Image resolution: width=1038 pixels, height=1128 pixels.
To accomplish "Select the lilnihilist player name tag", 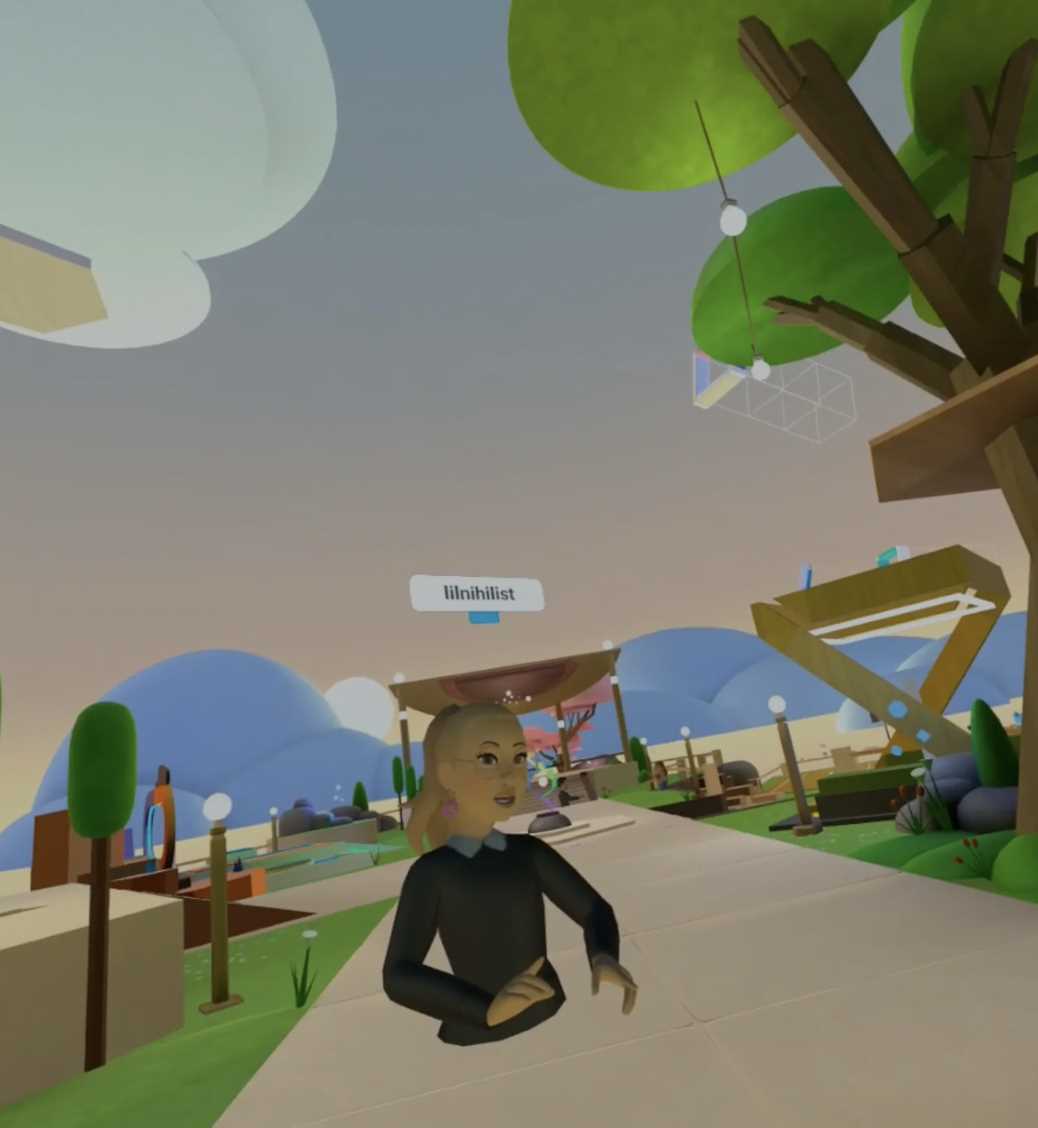I will 478,593.
